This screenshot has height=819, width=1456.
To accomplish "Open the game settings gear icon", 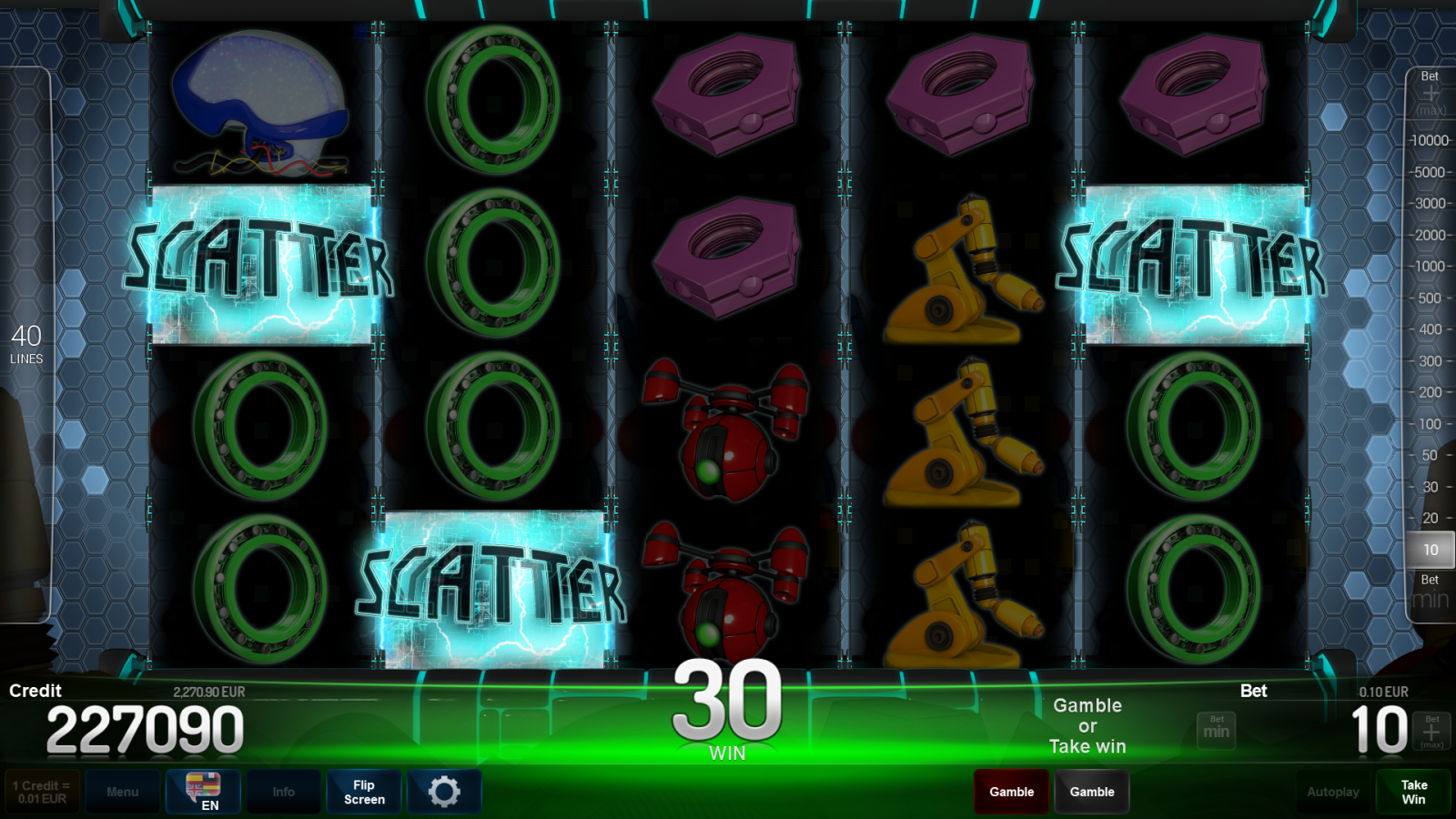I will [x=444, y=792].
